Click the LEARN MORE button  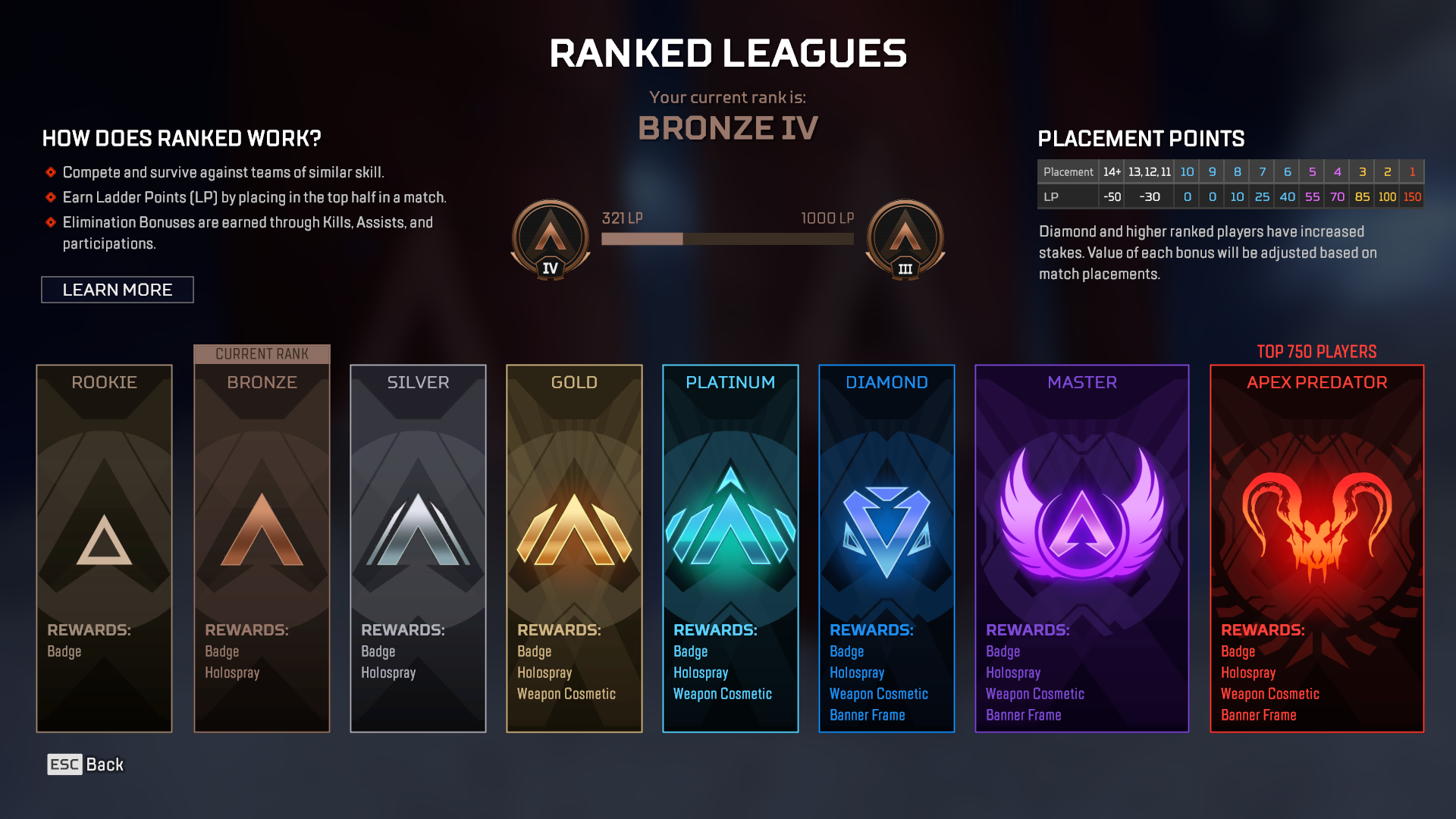pyautogui.click(x=118, y=290)
